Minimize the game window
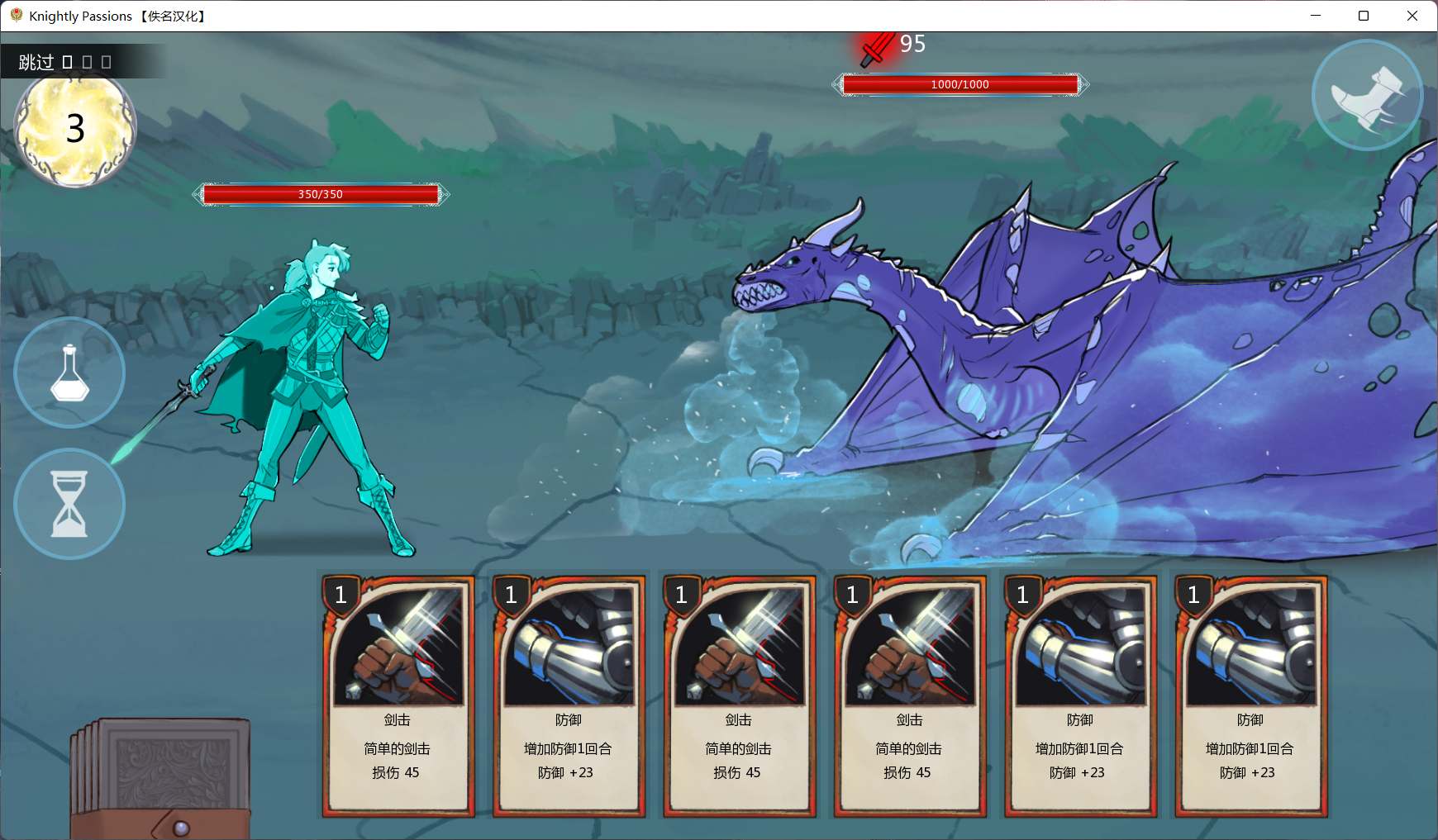 coord(1316,16)
